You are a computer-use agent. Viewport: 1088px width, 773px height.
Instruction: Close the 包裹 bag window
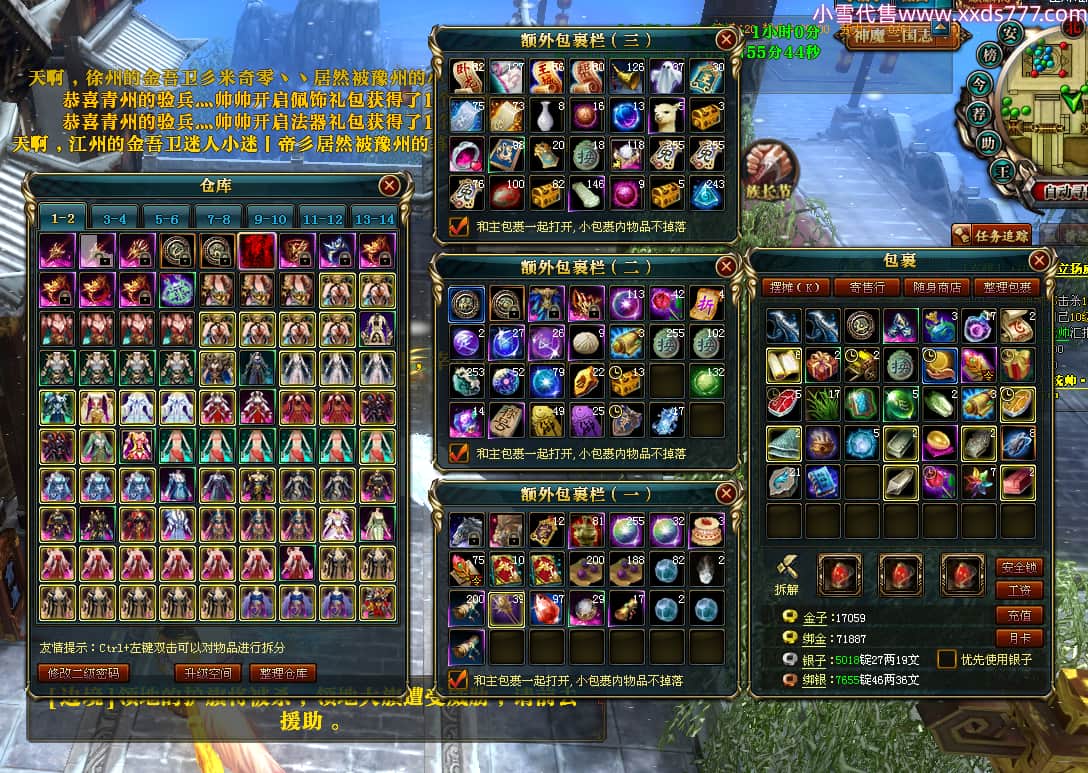click(1039, 261)
